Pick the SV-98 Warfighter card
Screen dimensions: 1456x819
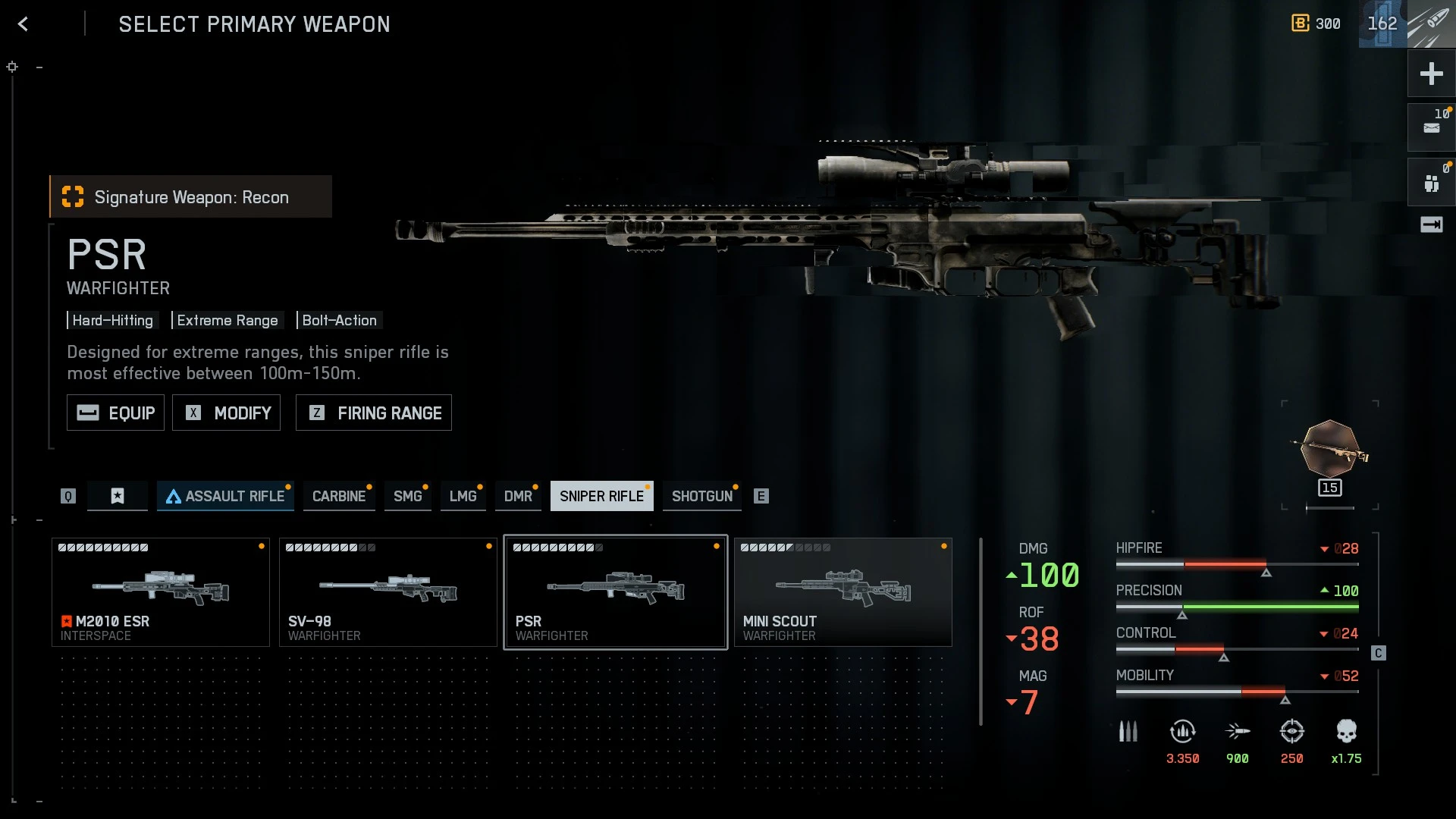tap(388, 592)
